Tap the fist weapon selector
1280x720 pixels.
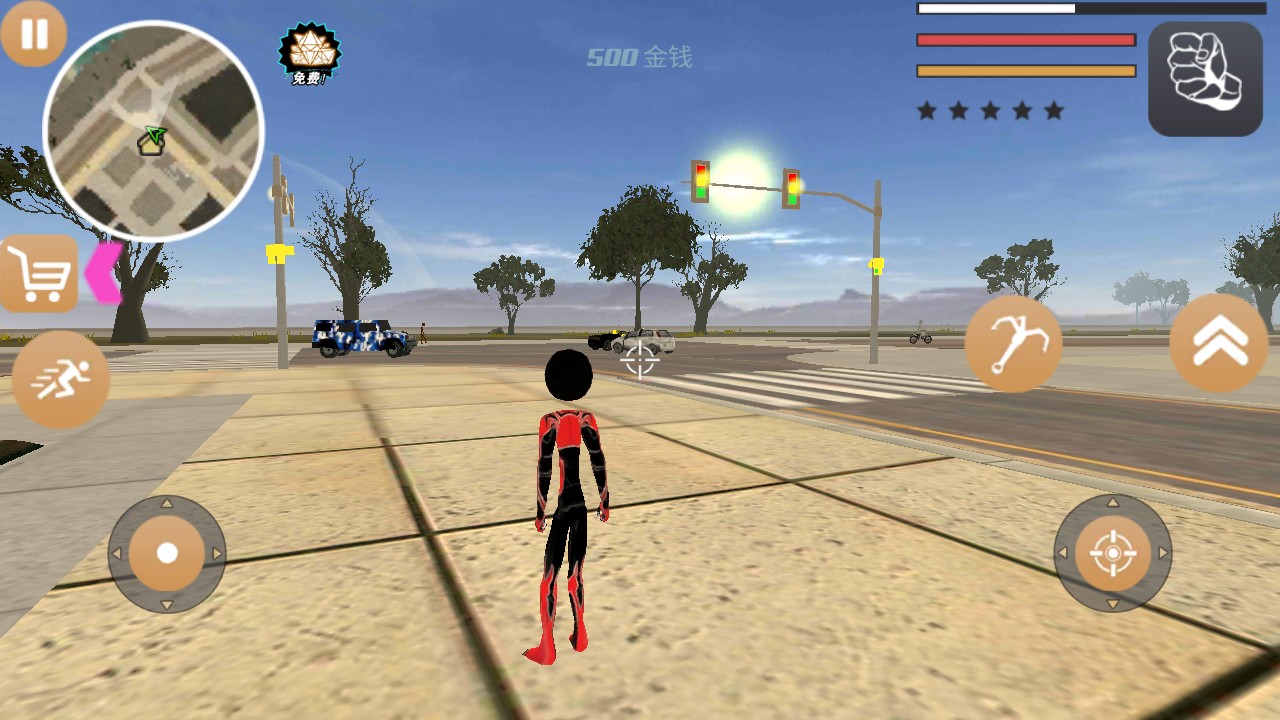pyautogui.click(x=1205, y=79)
